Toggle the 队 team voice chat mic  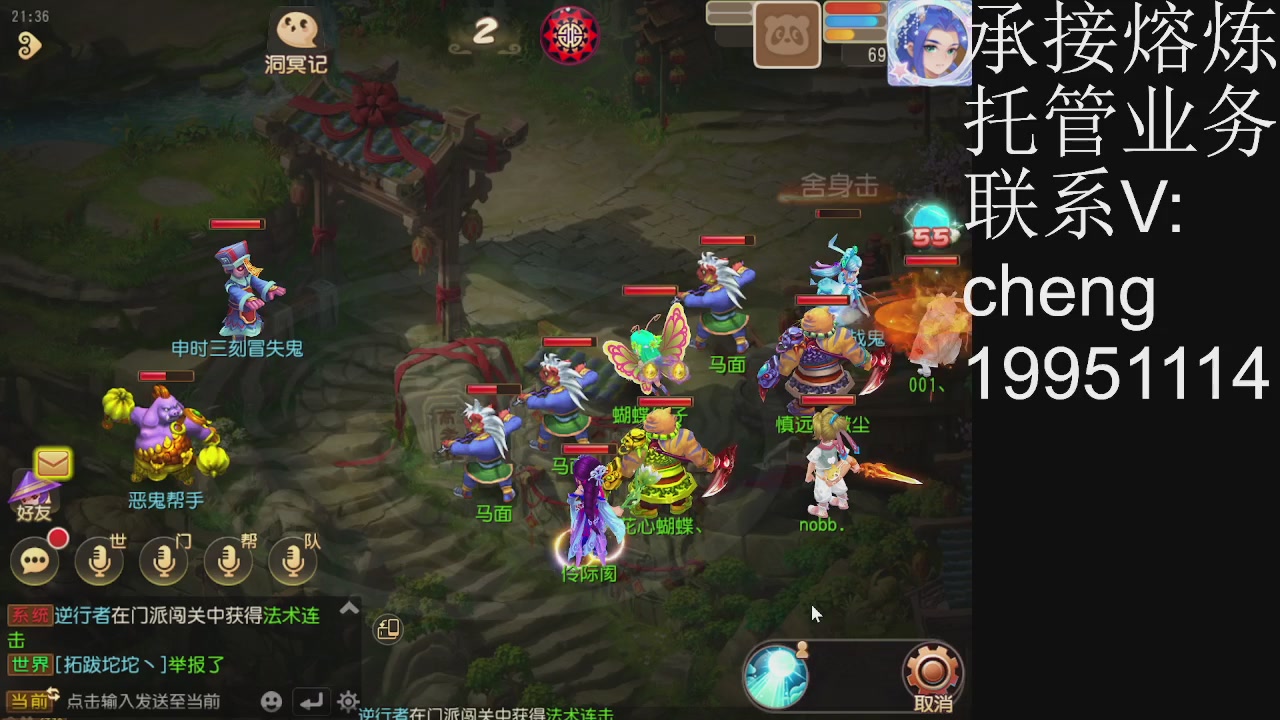[293, 559]
